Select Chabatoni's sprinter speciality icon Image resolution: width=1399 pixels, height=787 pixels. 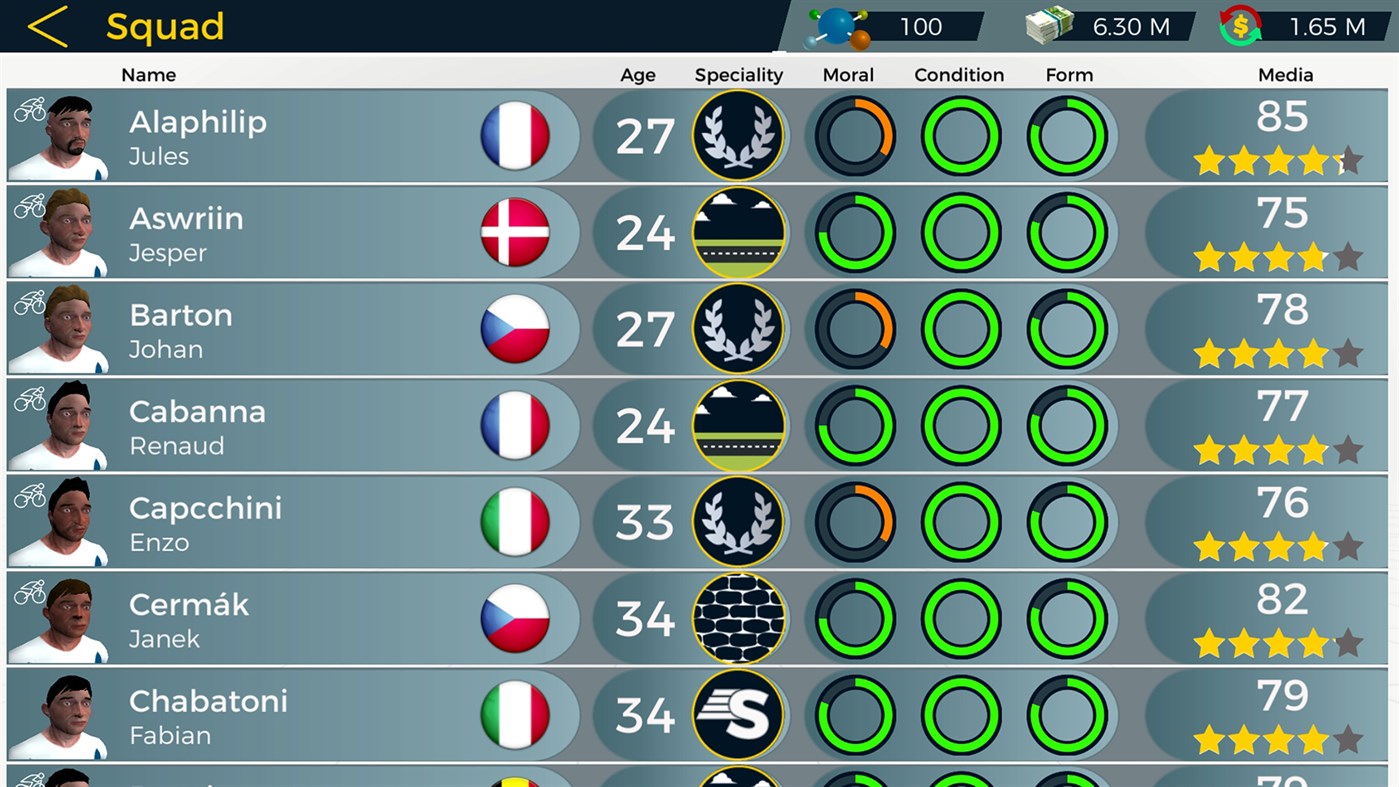tap(739, 714)
